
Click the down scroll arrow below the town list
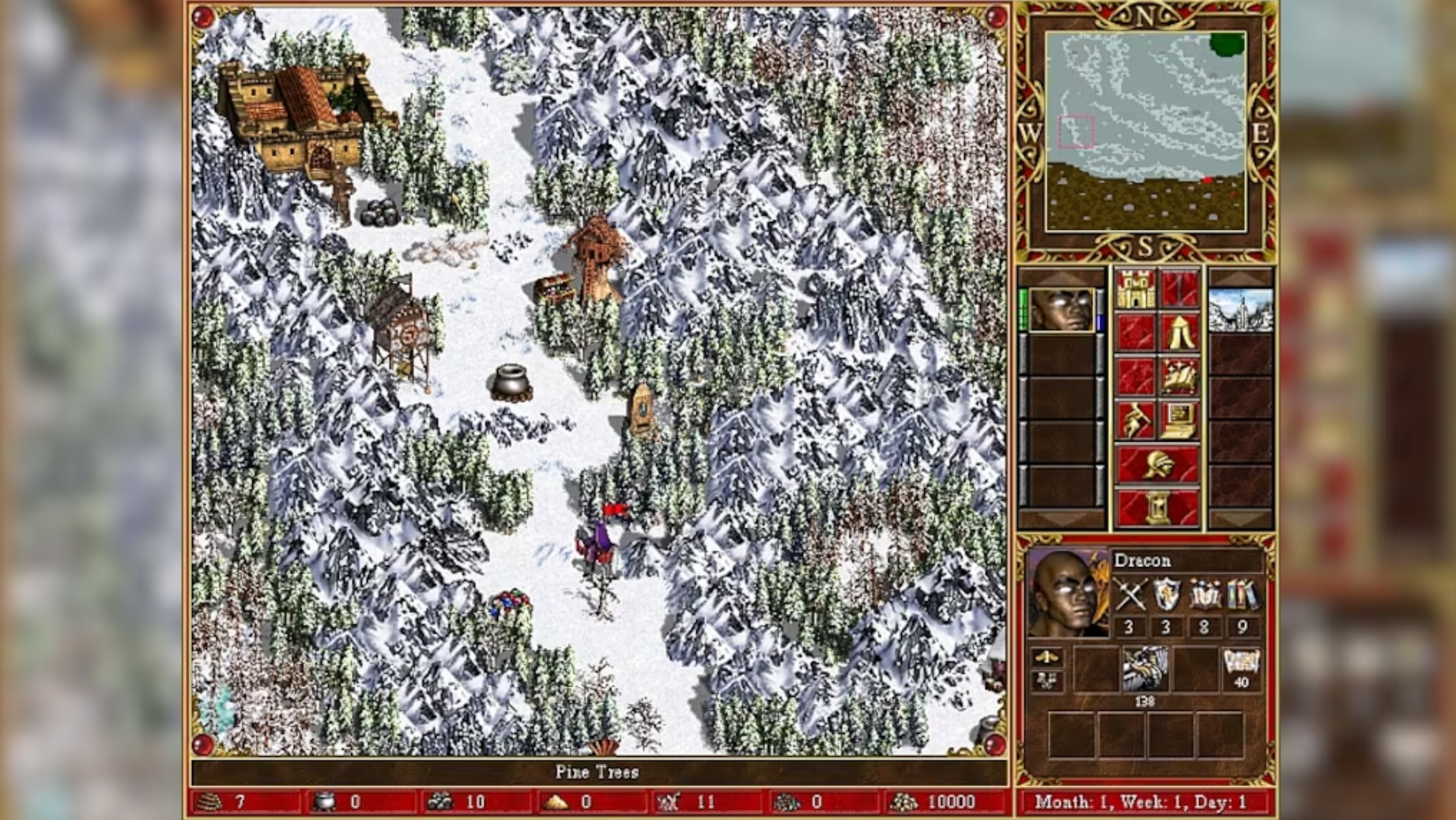point(1239,517)
